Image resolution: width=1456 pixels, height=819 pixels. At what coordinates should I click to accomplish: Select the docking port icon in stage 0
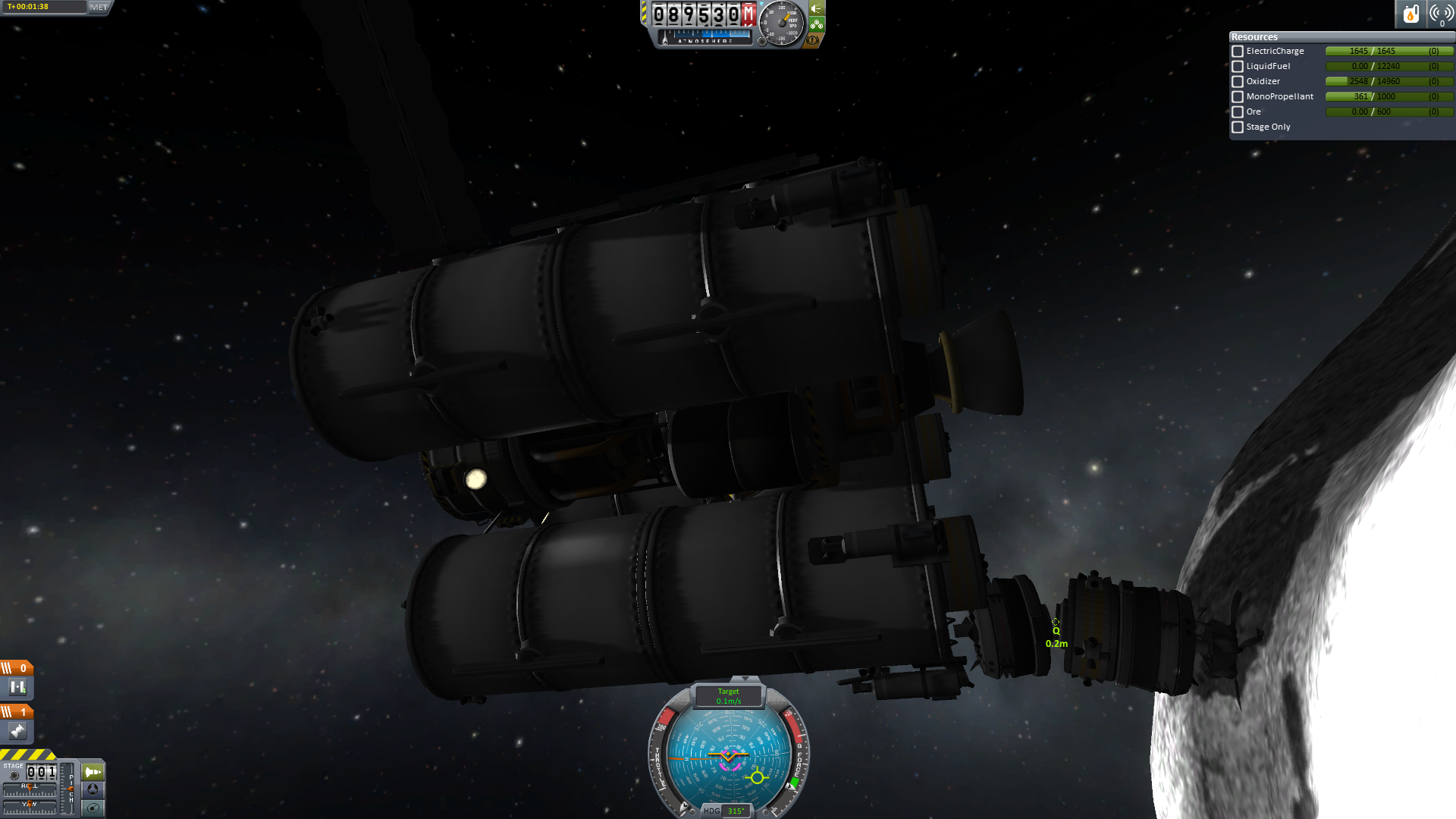[17, 687]
